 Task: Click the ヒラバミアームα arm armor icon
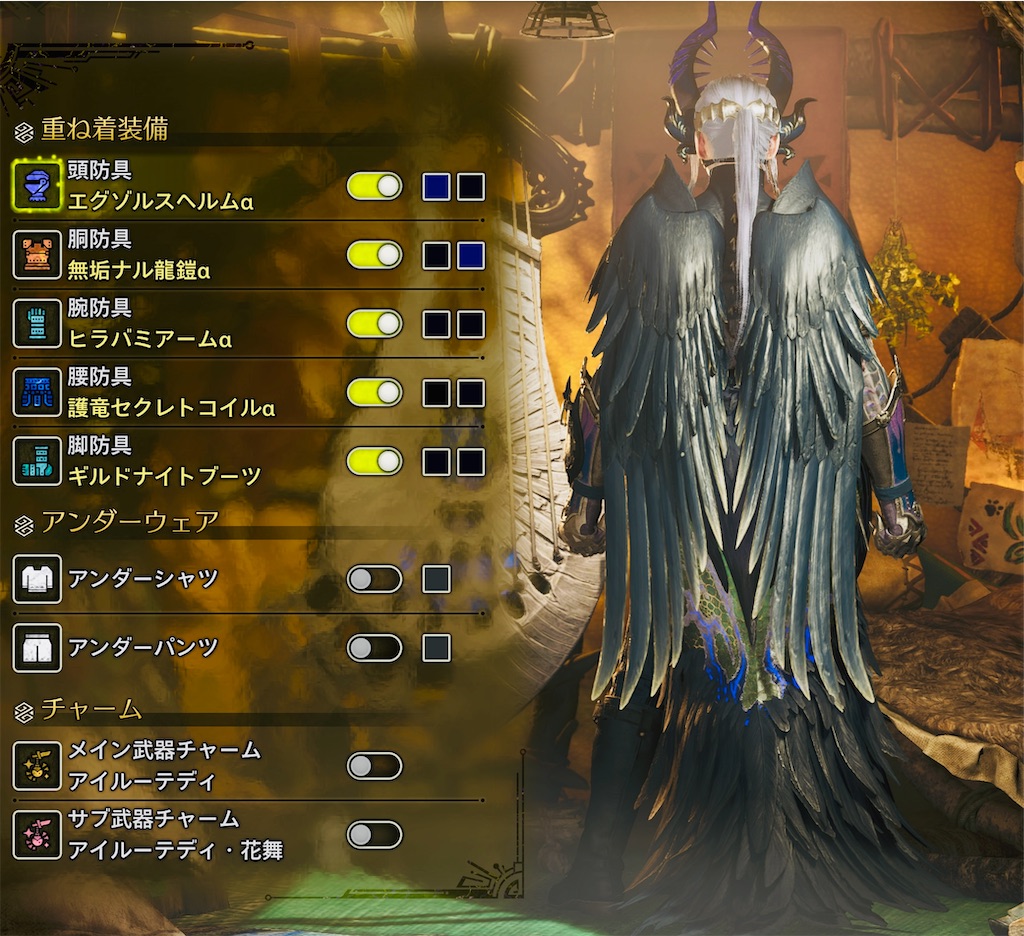tap(37, 324)
